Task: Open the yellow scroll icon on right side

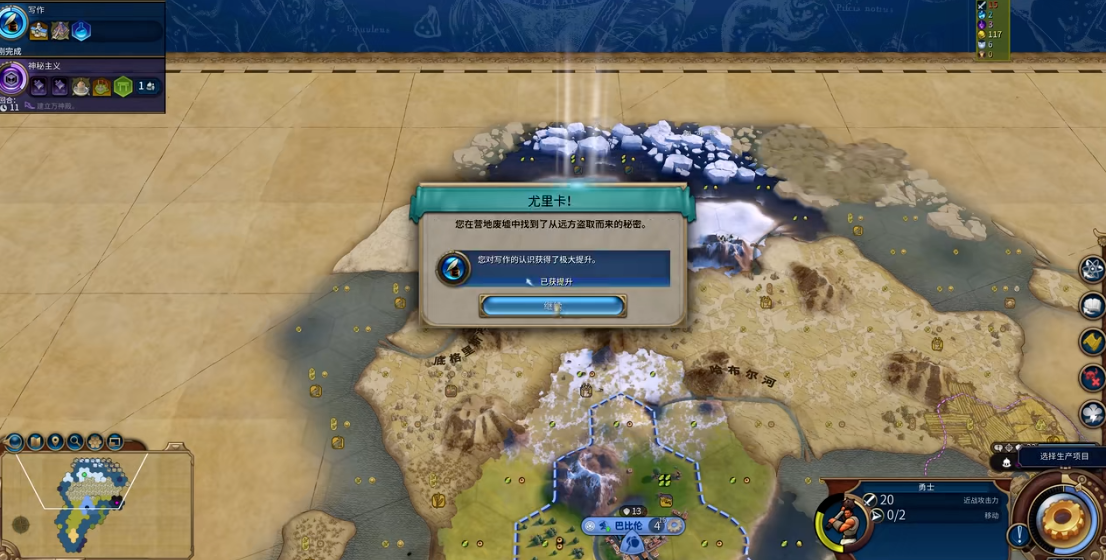Action: tap(1092, 342)
